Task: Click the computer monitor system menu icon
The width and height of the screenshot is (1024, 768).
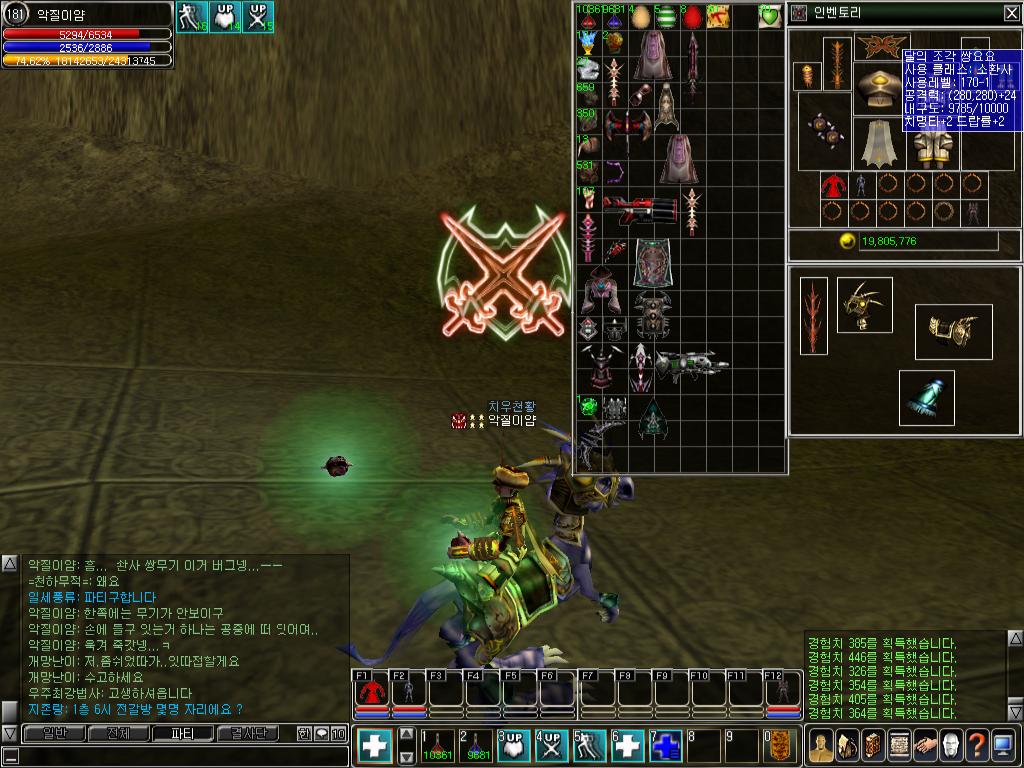Action: tap(1002, 745)
